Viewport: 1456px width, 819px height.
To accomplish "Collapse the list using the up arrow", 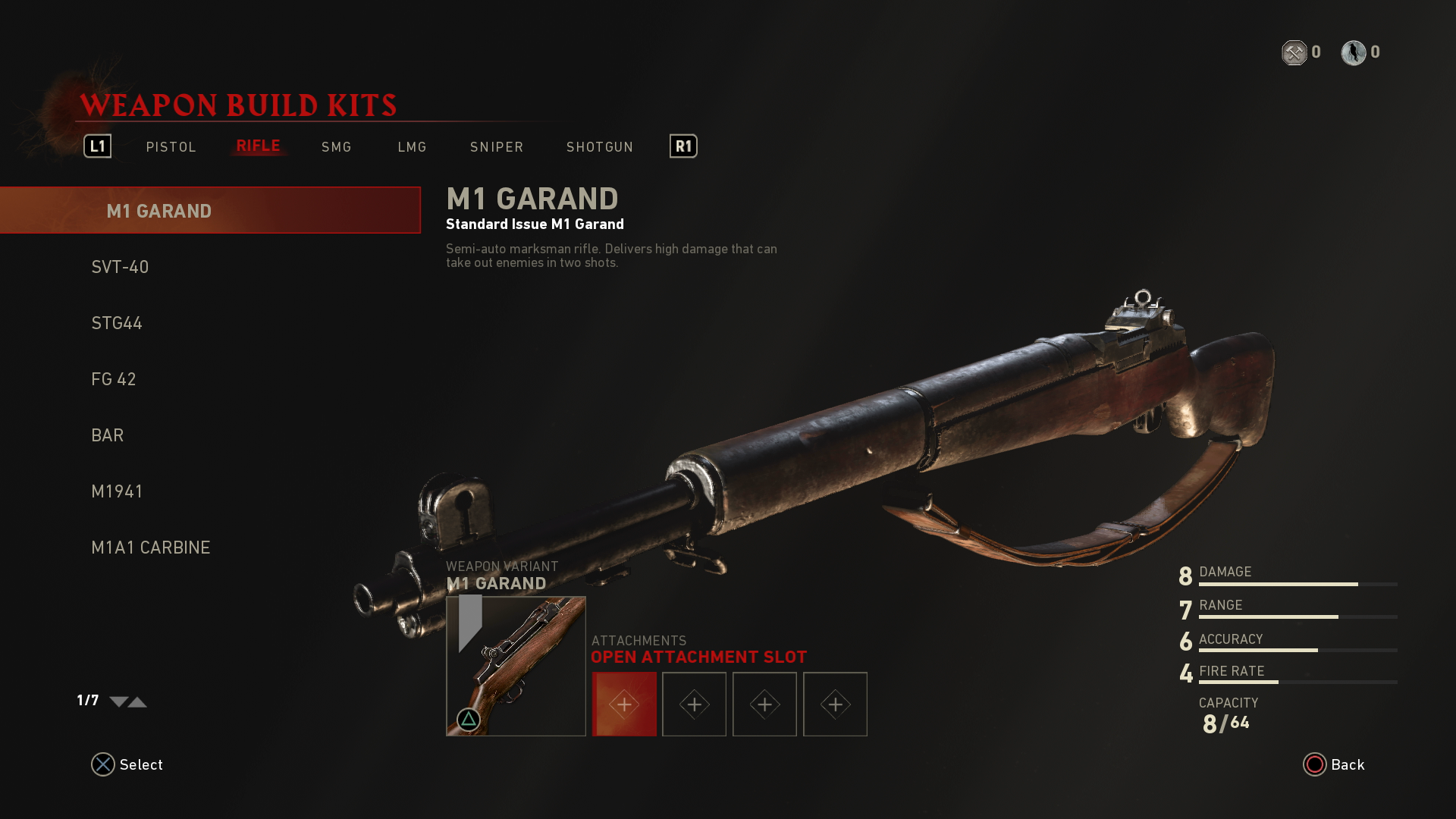I will click(x=137, y=703).
